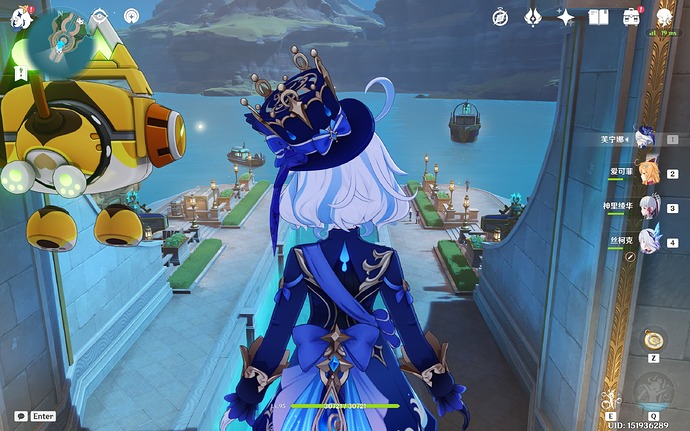Open the circular minimap
Screen dimensions: 690x431
pos(60,38)
